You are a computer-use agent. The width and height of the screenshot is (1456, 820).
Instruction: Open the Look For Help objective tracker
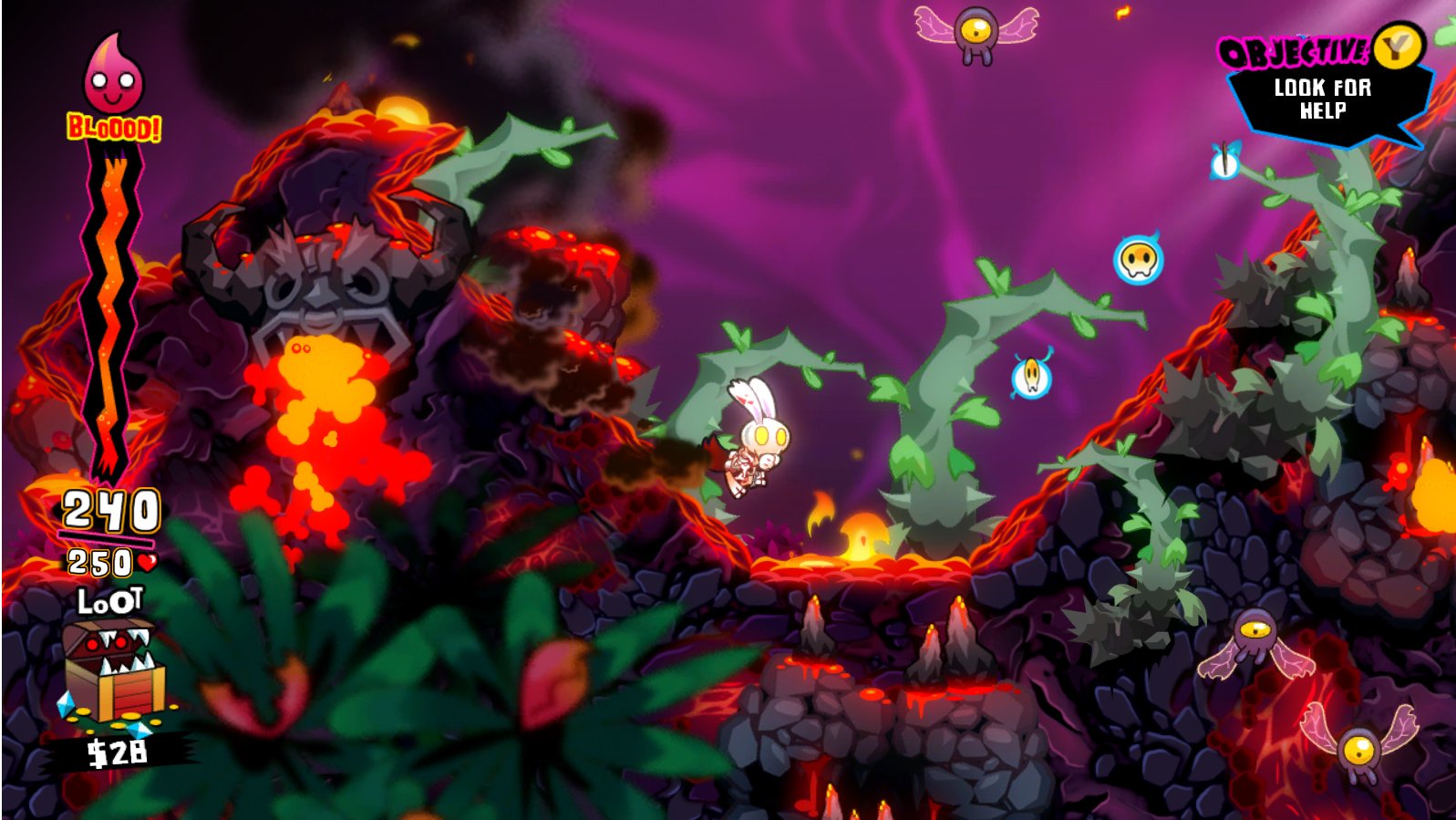pyautogui.click(x=1322, y=99)
